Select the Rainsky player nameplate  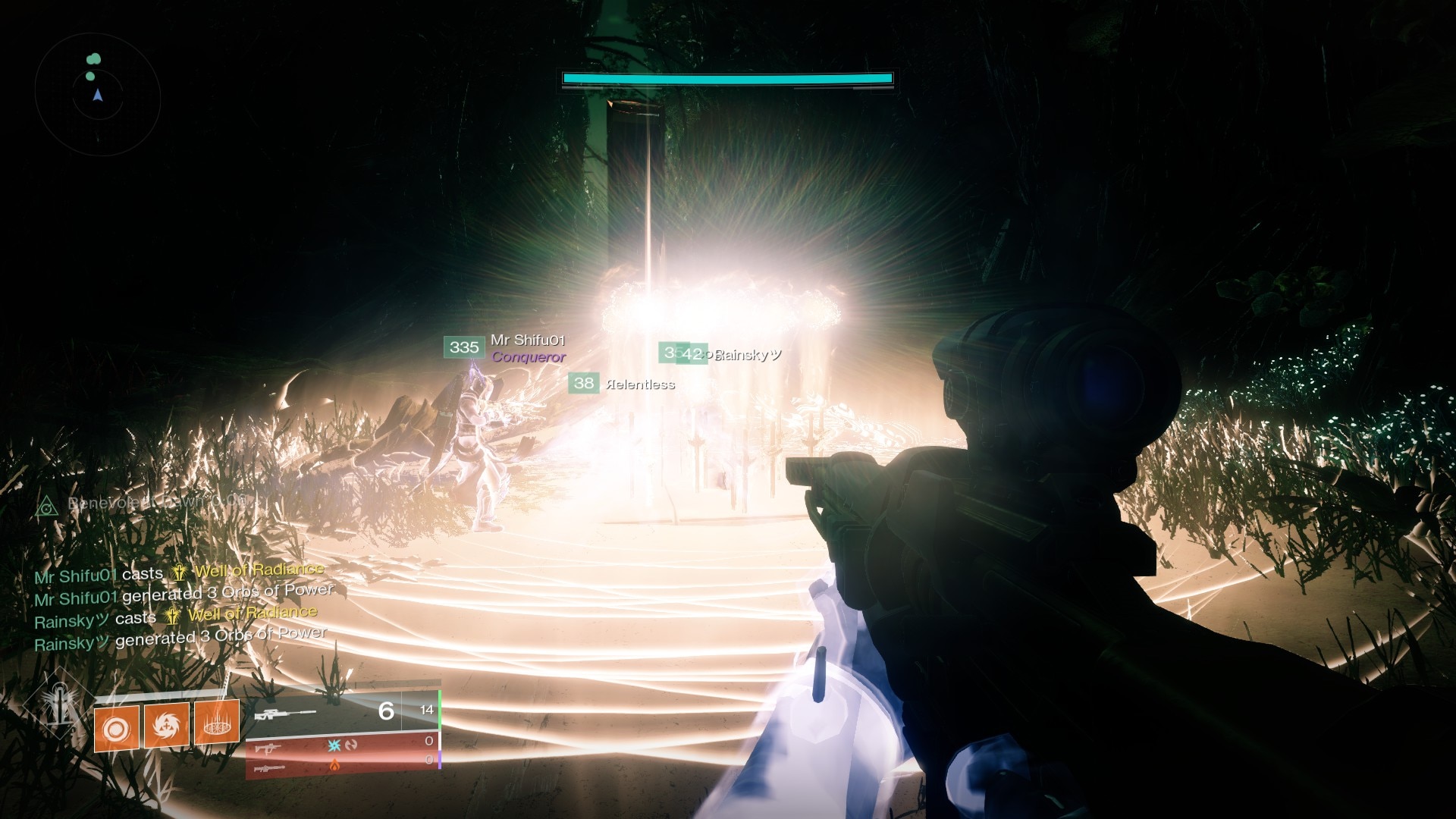(747, 355)
